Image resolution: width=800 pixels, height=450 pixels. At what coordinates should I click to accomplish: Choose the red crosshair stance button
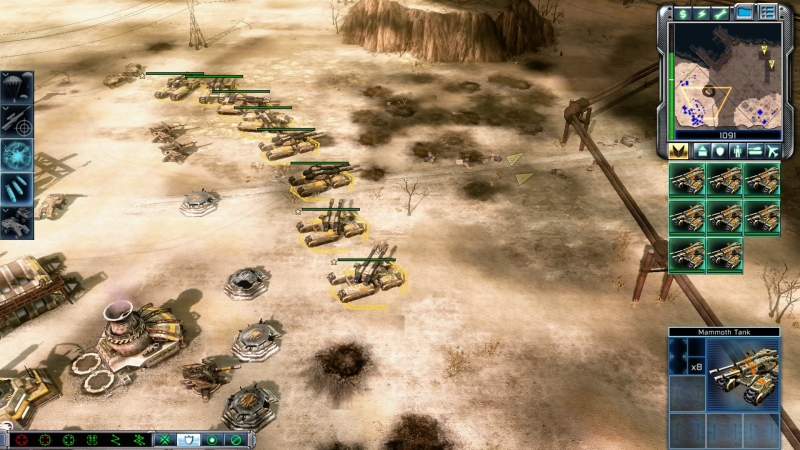click(x=20, y=439)
